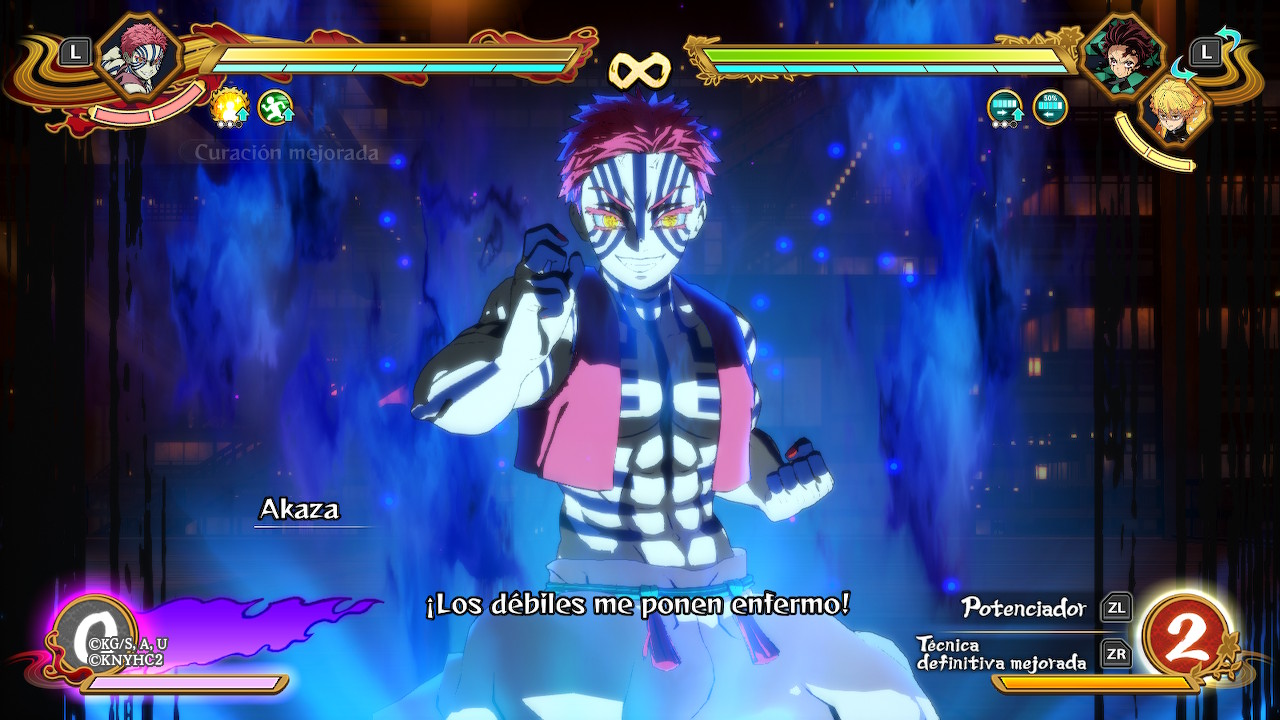Viewport: 1280px width, 720px height.
Task: Select Akaza's character portrait
Action: click(142, 55)
